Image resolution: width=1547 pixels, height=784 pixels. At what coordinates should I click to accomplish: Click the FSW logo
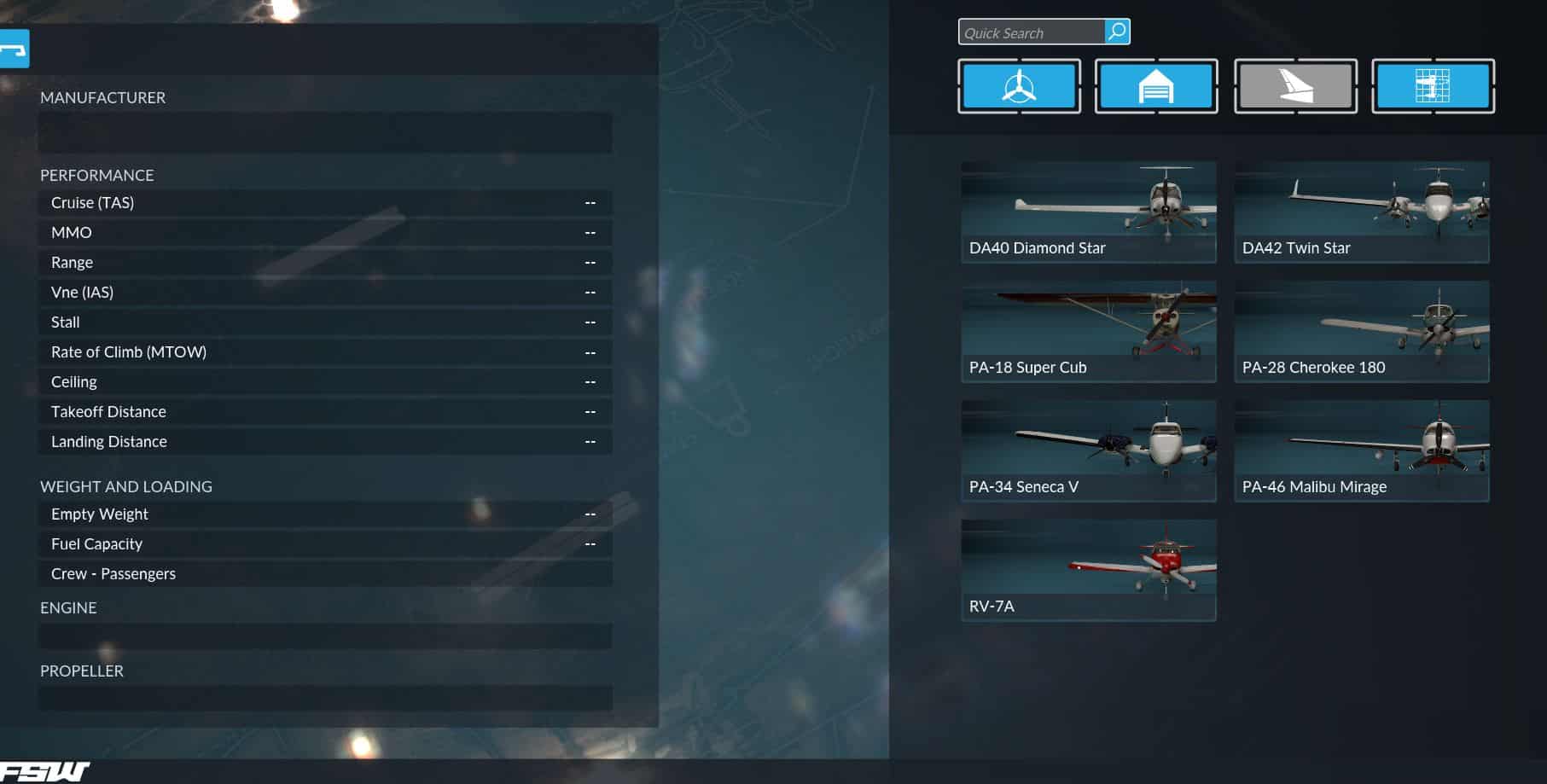[x=44, y=772]
